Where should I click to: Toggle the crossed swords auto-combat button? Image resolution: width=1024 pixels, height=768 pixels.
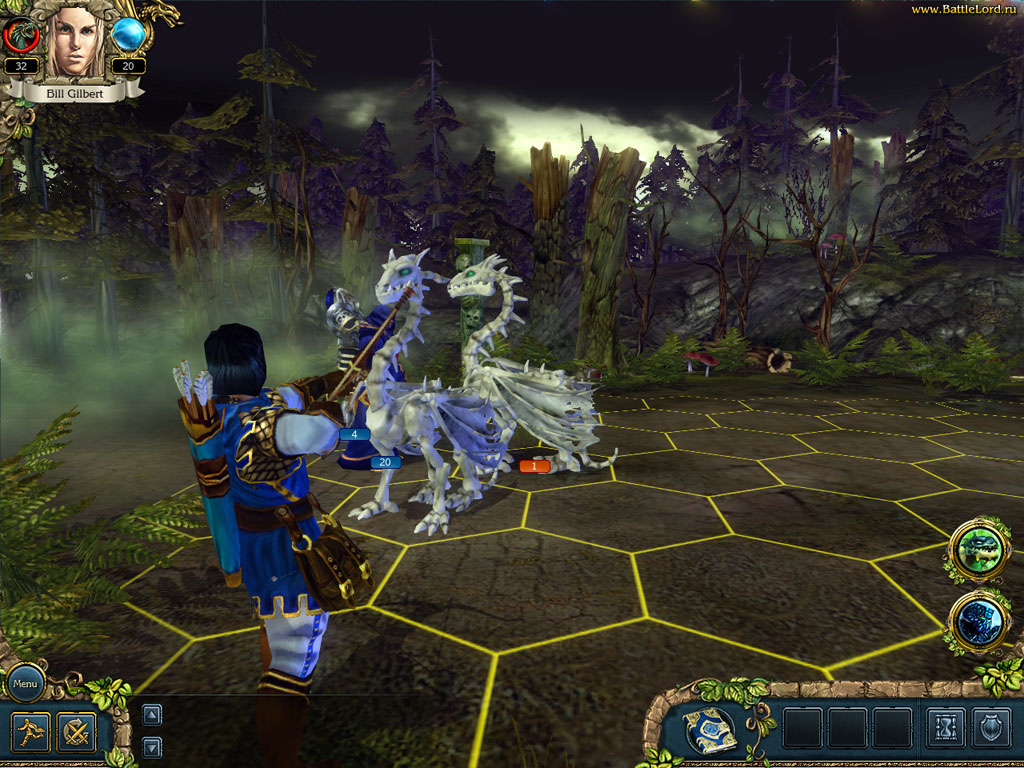(x=76, y=732)
